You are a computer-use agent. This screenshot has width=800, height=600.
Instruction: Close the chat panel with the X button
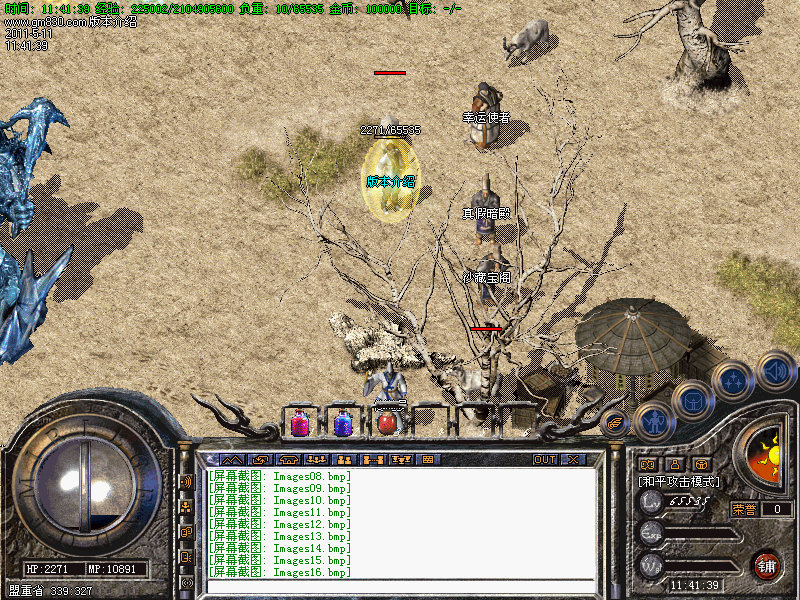pyautogui.click(x=573, y=459)
